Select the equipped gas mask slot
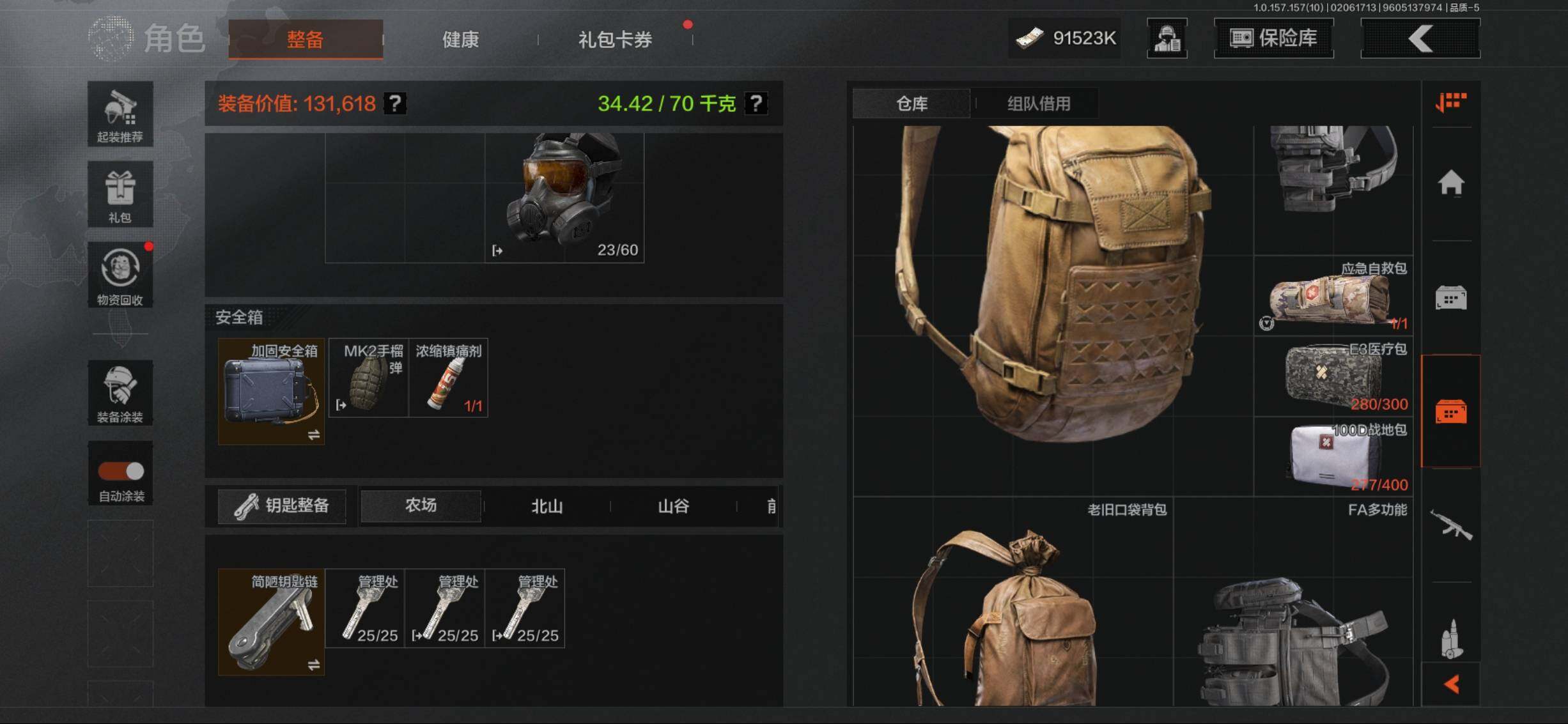 [x=564, y=197]
